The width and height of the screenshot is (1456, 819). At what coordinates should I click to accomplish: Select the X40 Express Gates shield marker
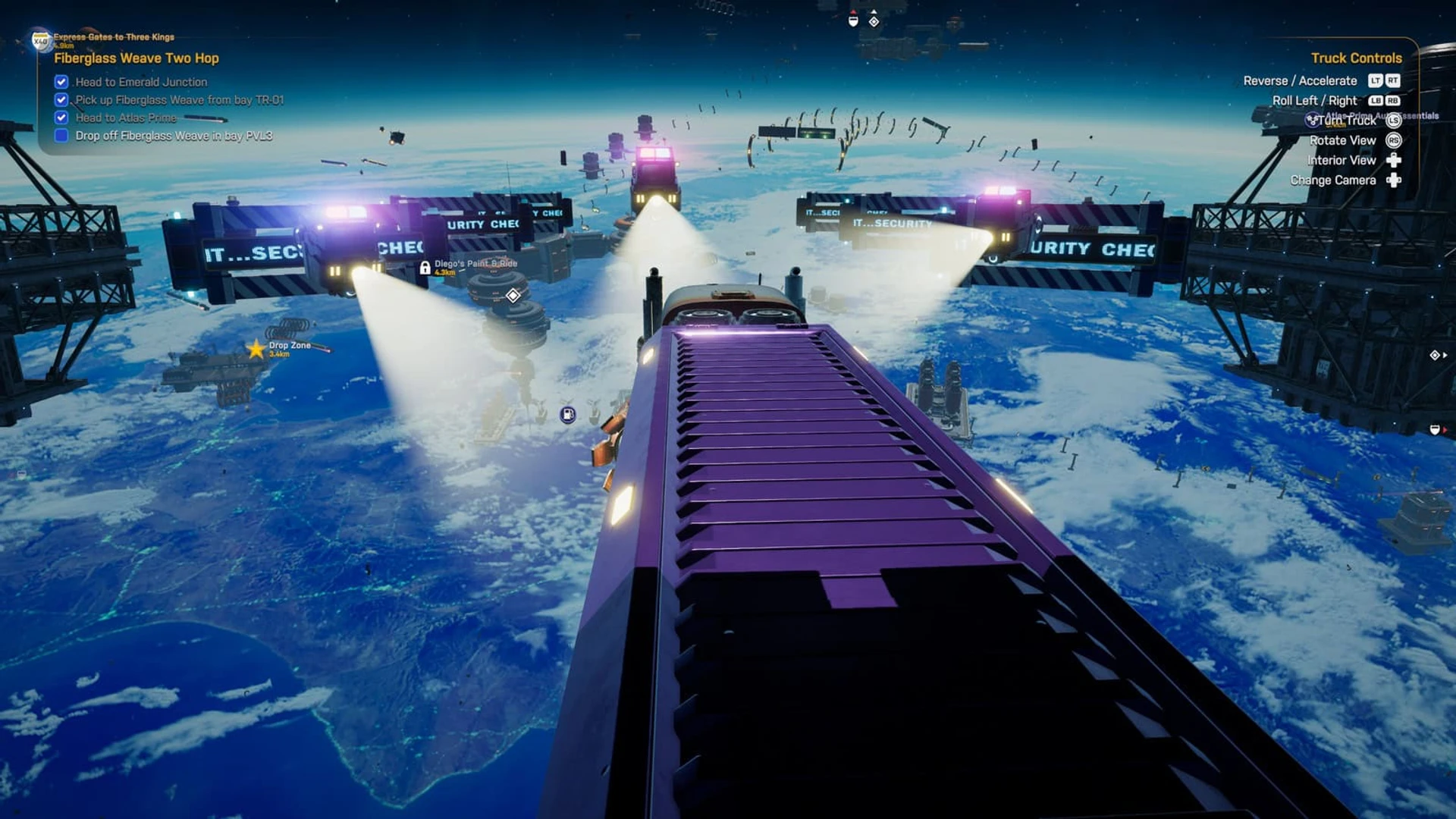[x=40, y=40]
